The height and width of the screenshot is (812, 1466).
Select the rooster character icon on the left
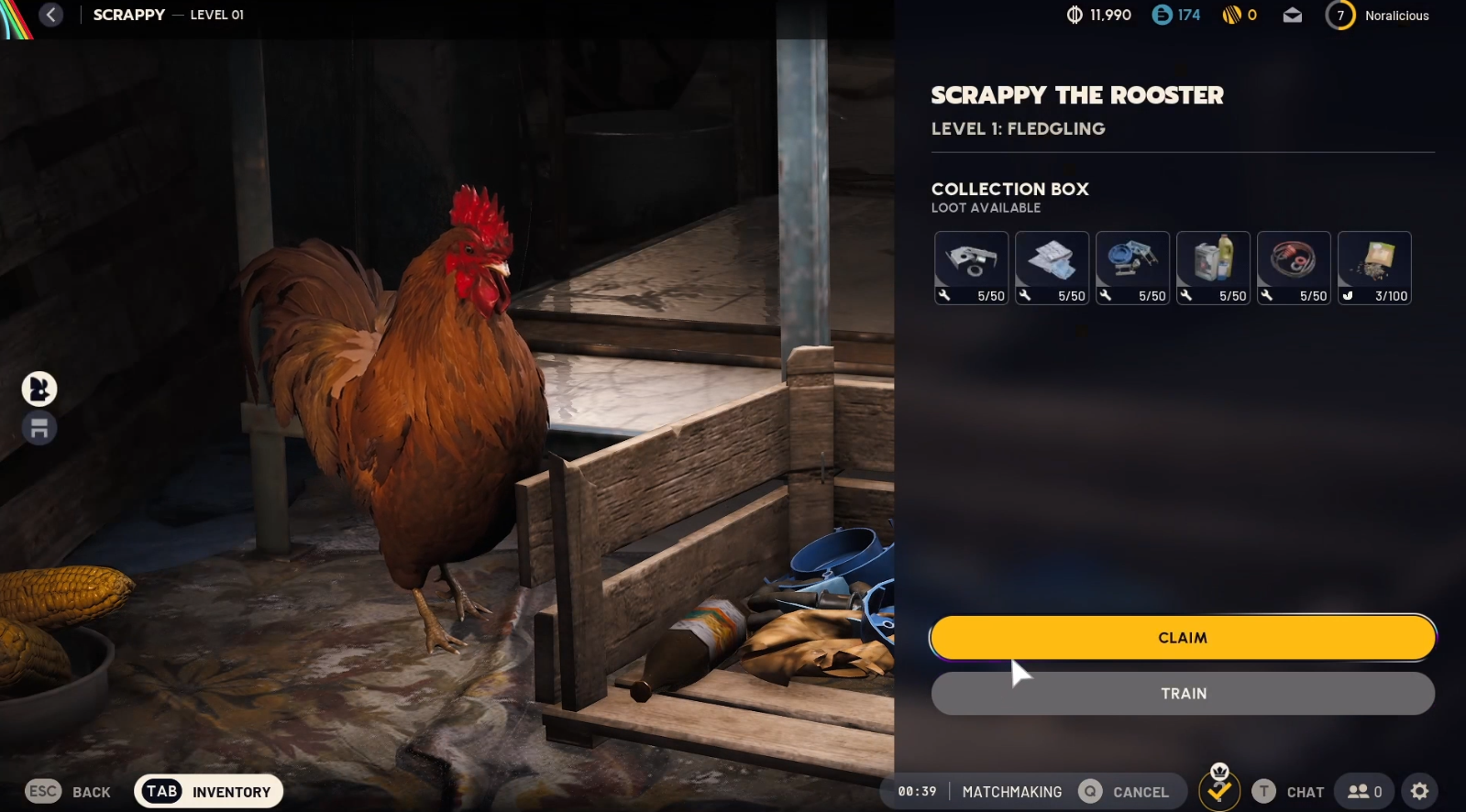39,389
